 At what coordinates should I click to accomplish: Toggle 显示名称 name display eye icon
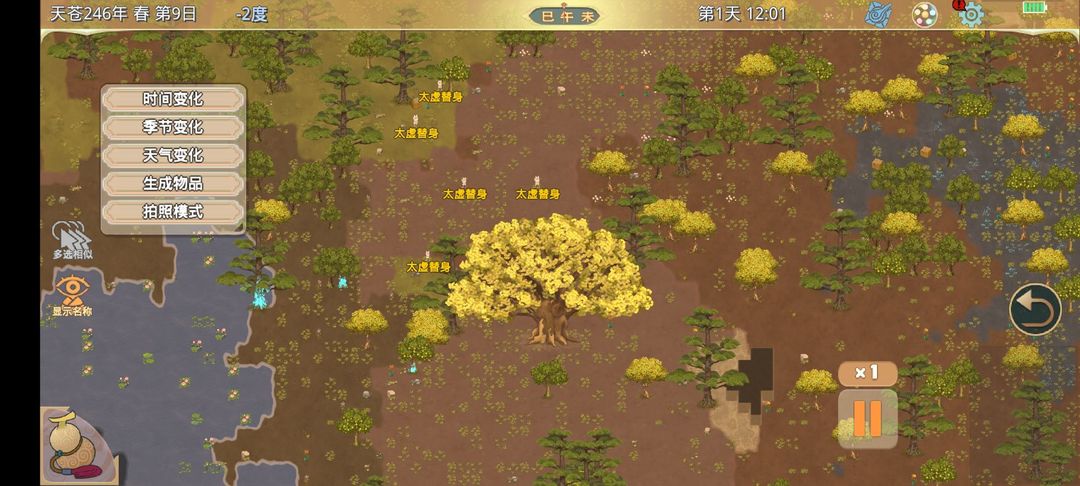[72, 295]
